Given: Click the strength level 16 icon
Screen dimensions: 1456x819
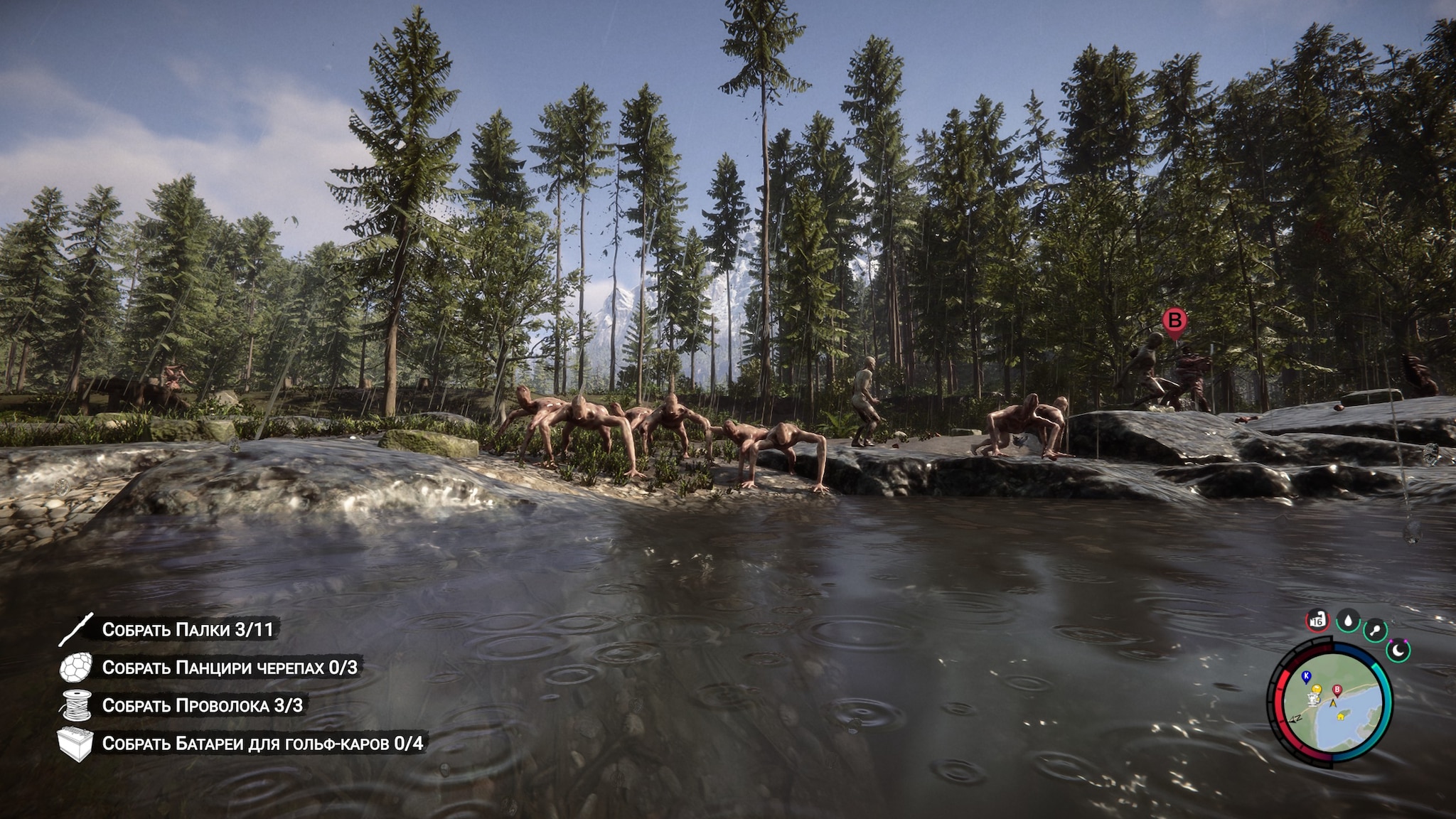Looking at the screenshot, I should (x=1317, y=621).
